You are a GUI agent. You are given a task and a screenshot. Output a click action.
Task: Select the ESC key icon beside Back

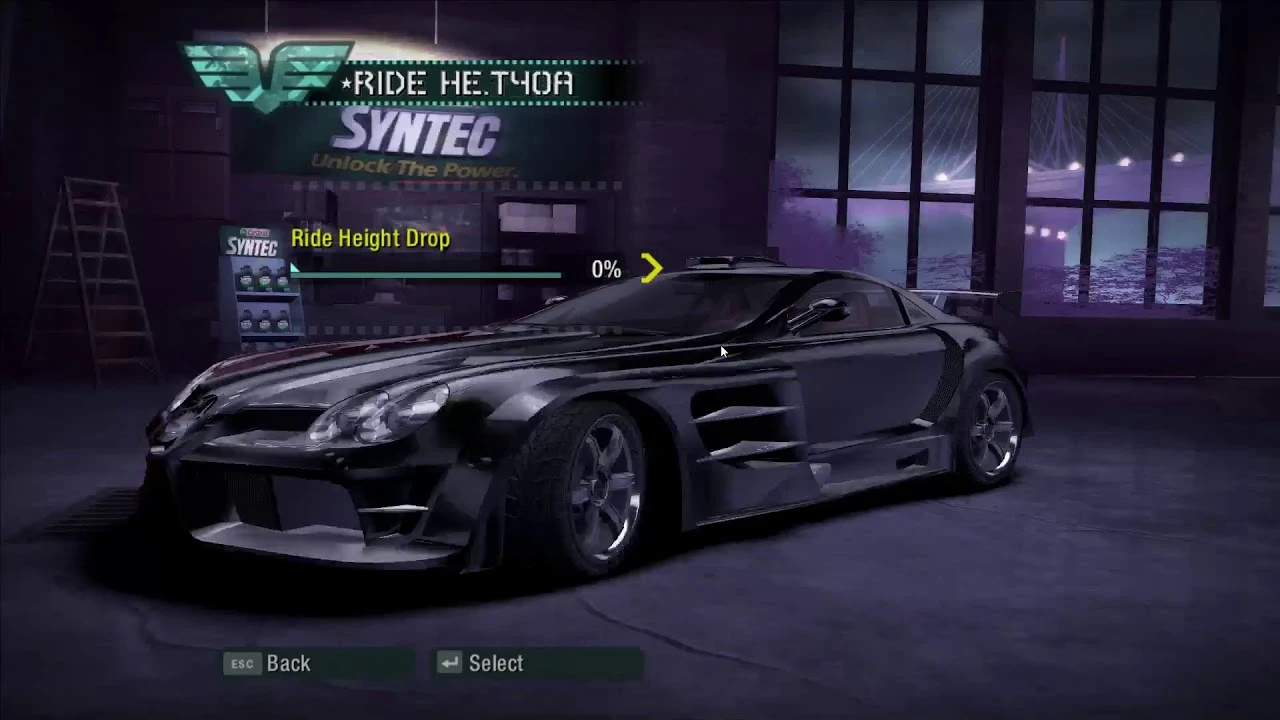pyautogui.click(x=240, y=663)
